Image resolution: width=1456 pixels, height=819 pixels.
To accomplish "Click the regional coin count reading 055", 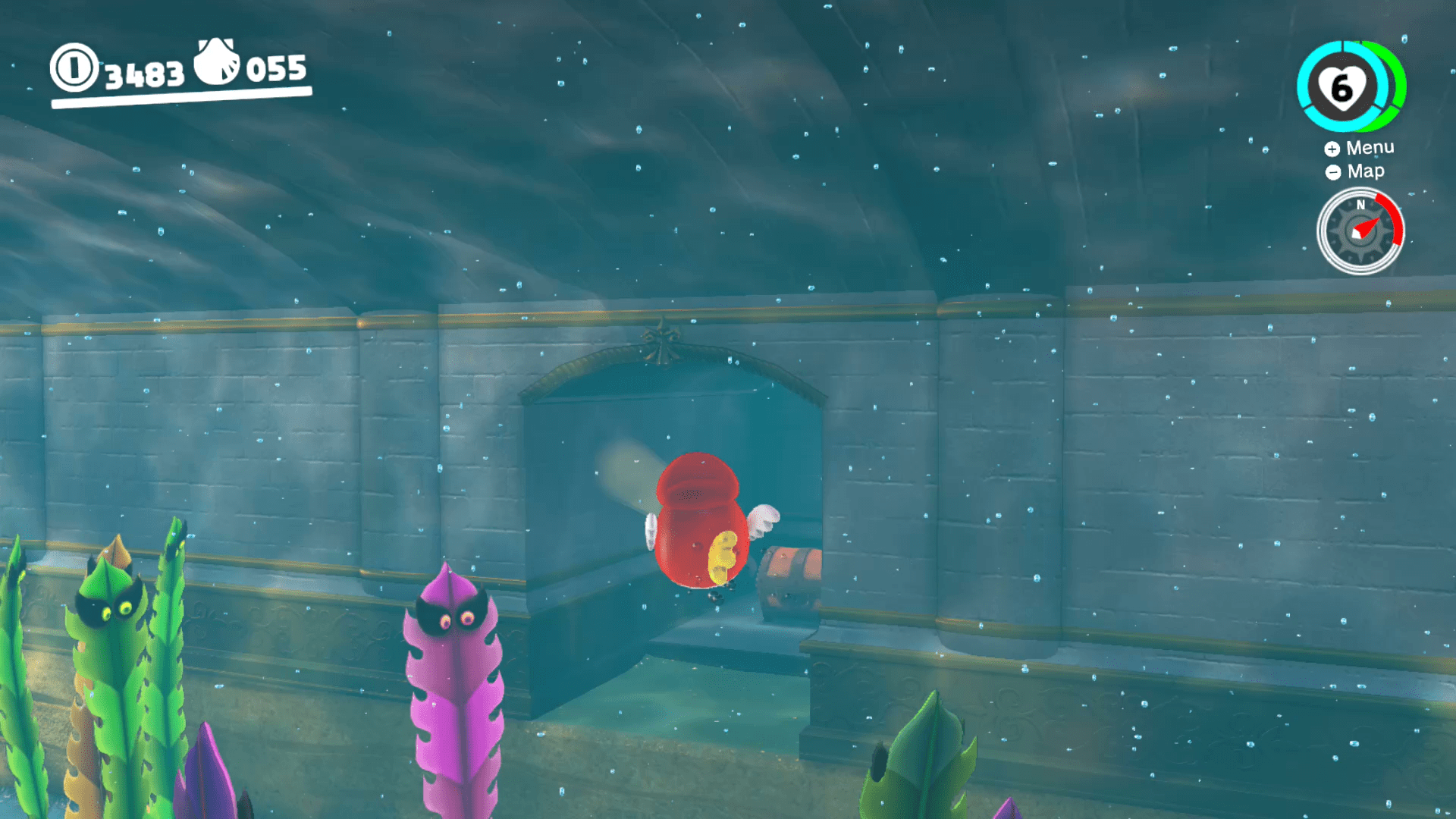I will [x=277, y=70].
